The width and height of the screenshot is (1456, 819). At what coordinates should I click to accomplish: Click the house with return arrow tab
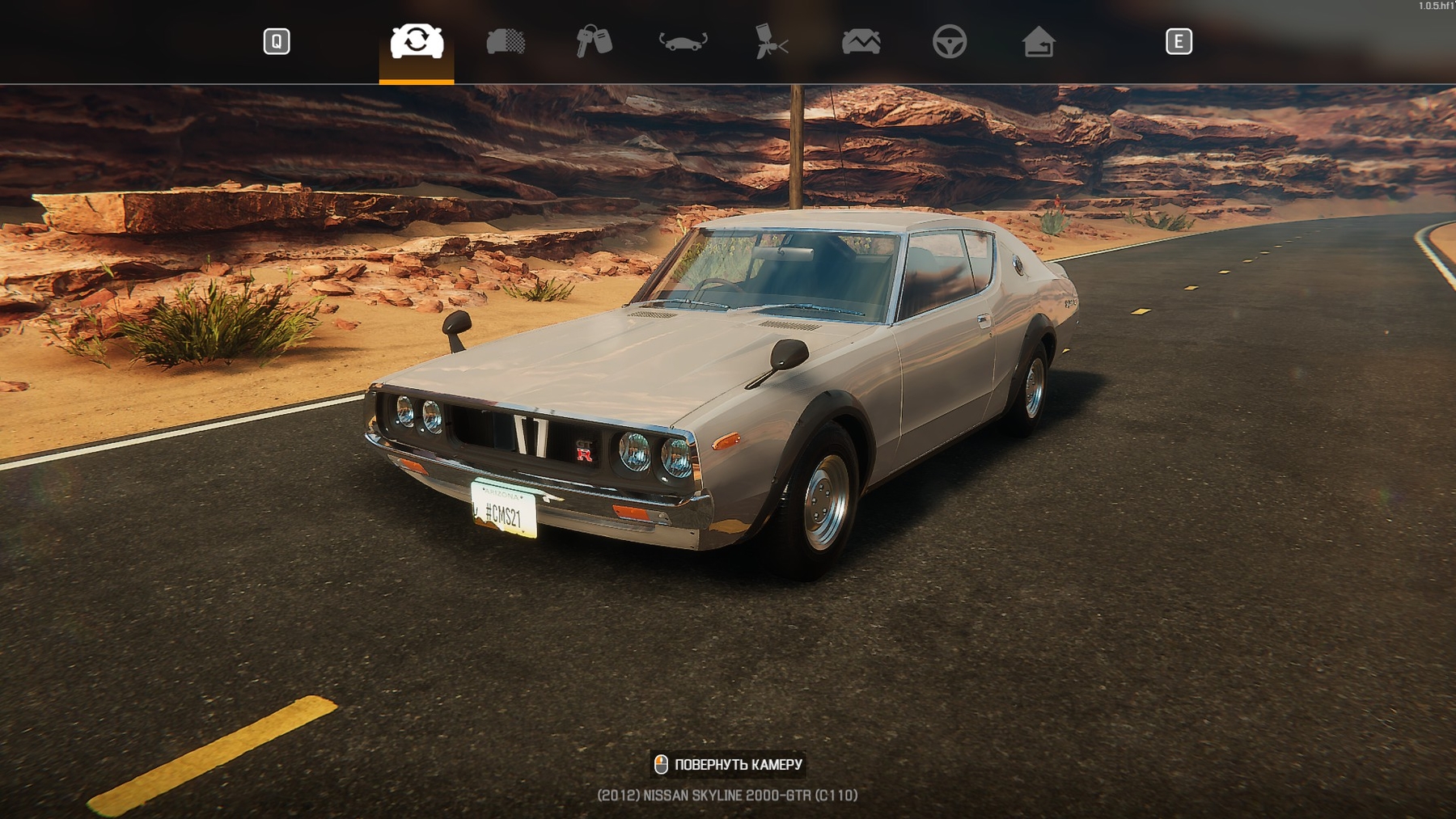pyautogui.click(x=1039, y=41)
